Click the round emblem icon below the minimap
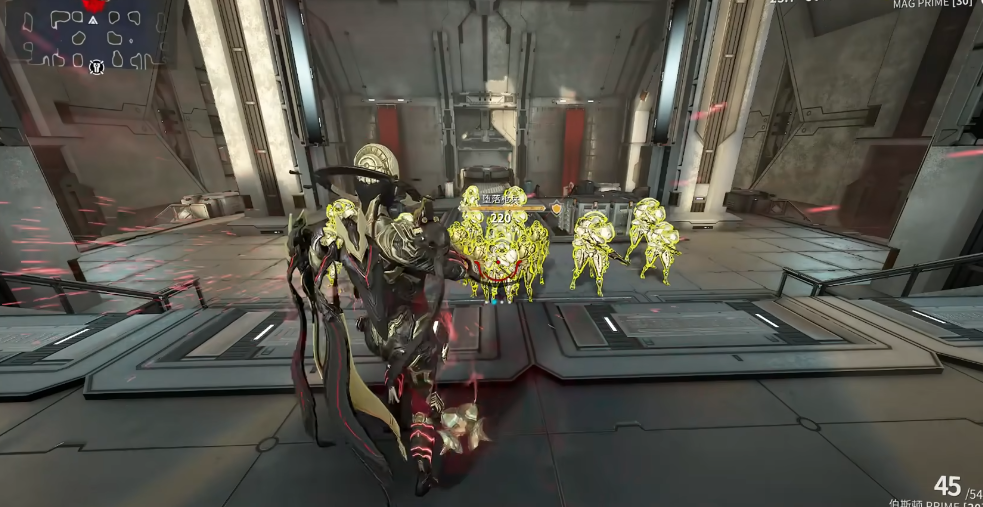 (x=97, y=68)
